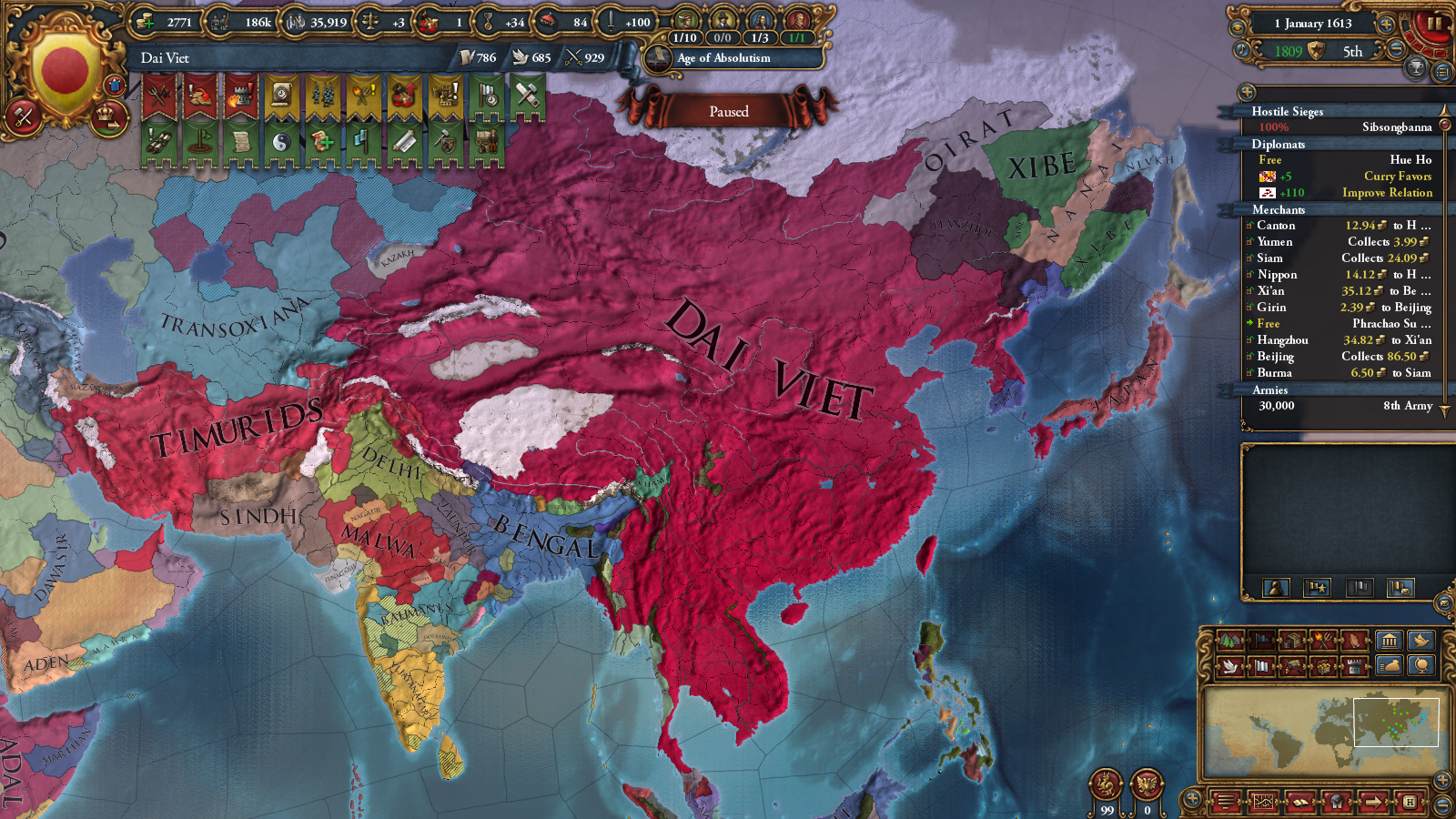Increase game speed with the up arrow
Viewport: 1456px width, 819px height.
[1387, 24]
